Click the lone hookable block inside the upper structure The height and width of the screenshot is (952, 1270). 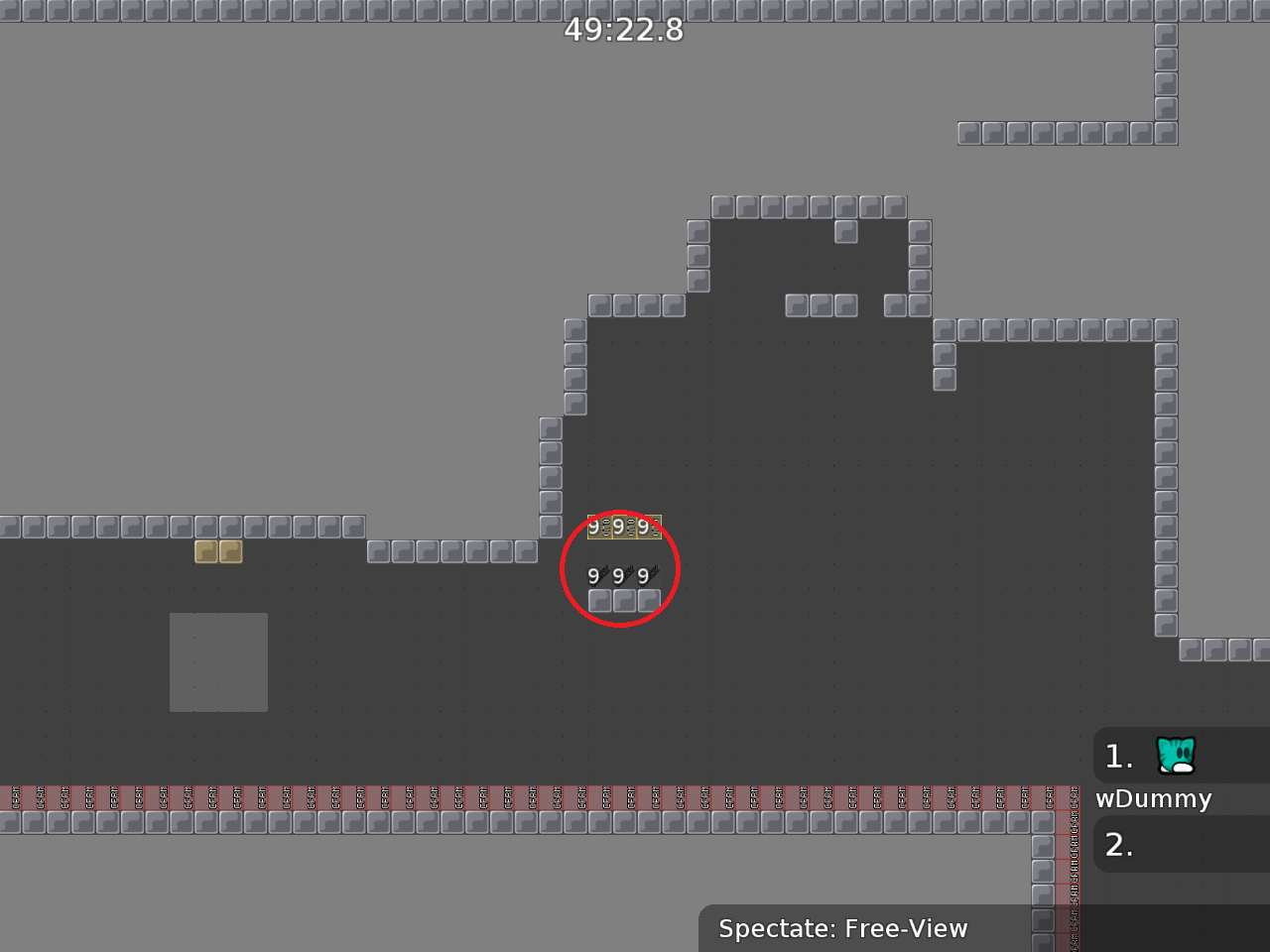(846, 230)
